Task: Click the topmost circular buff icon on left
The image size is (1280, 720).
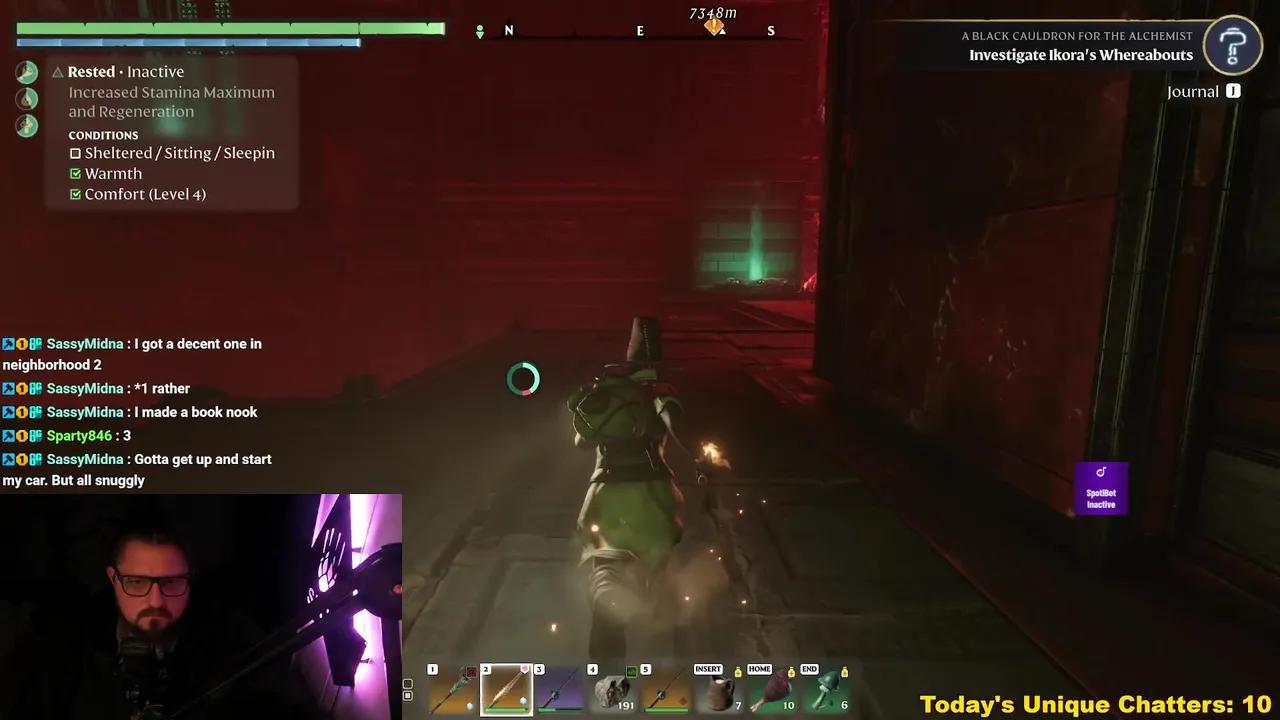Action: 26,71
